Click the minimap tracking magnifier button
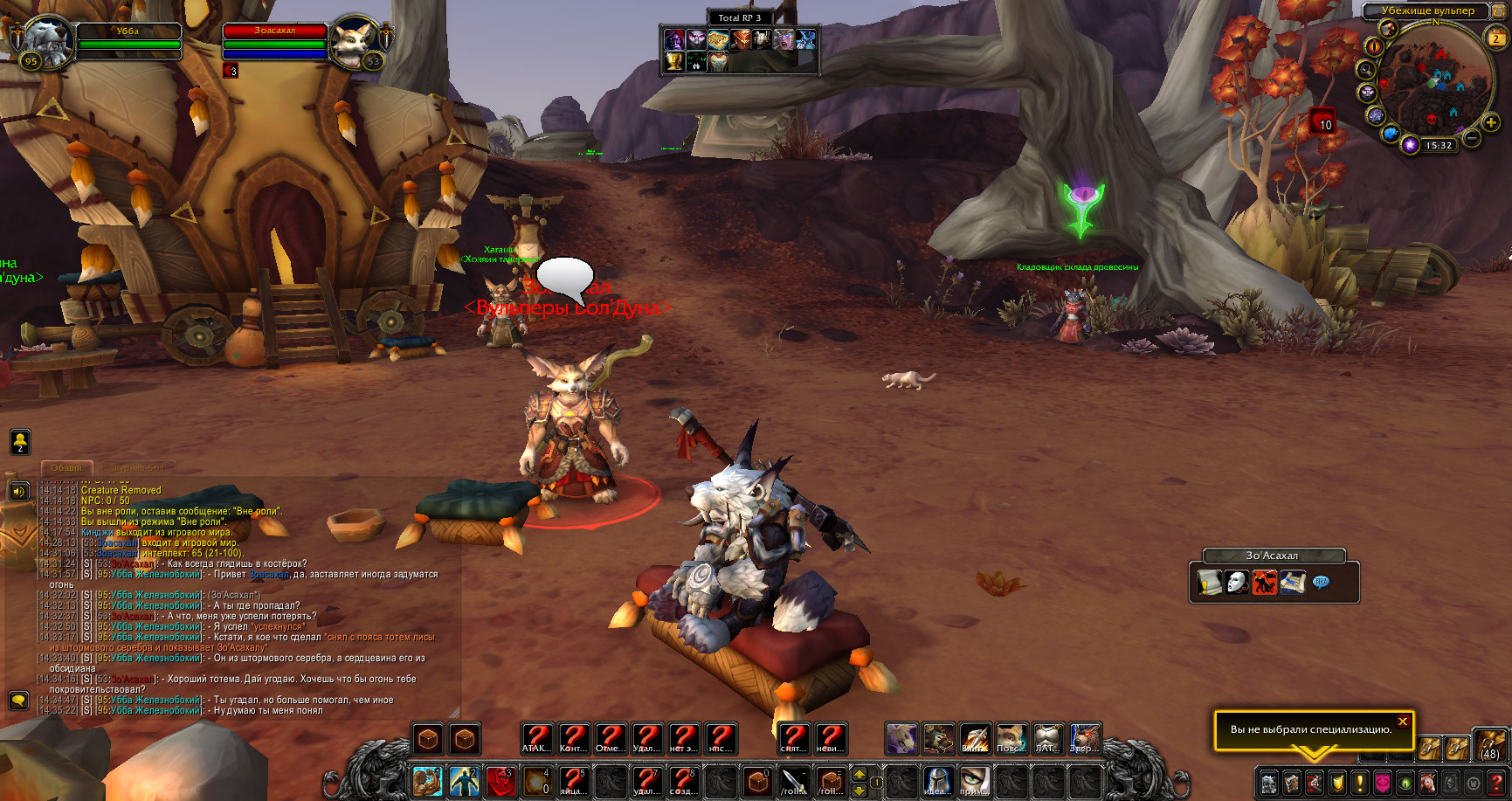Screen dimensions: 1512x801 (x=1366, y=69)
